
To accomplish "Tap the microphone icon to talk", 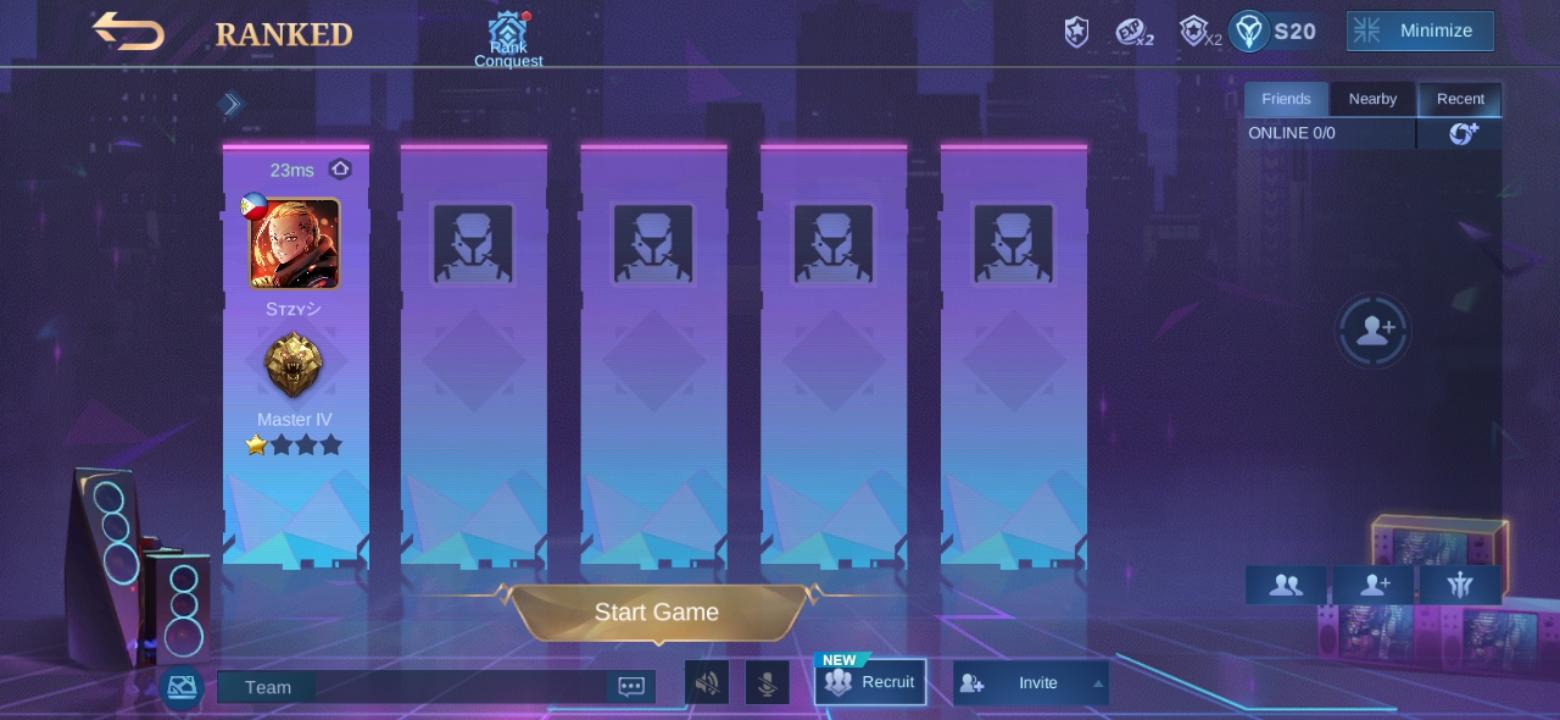I will pyautogui.click(x=765, y=684).
